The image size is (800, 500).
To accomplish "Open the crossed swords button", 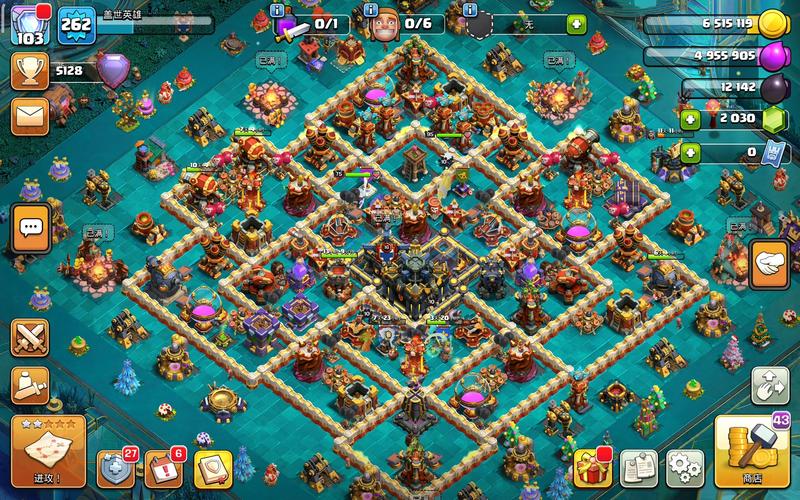I will pos(30,338).
